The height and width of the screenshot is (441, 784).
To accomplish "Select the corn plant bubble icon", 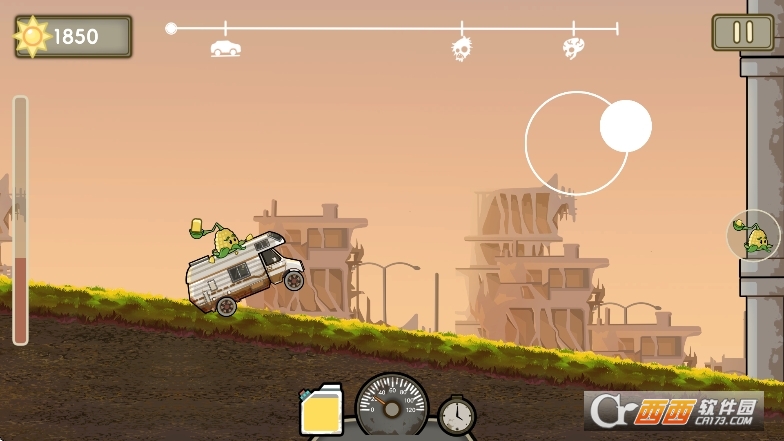I will click(754, 236).
